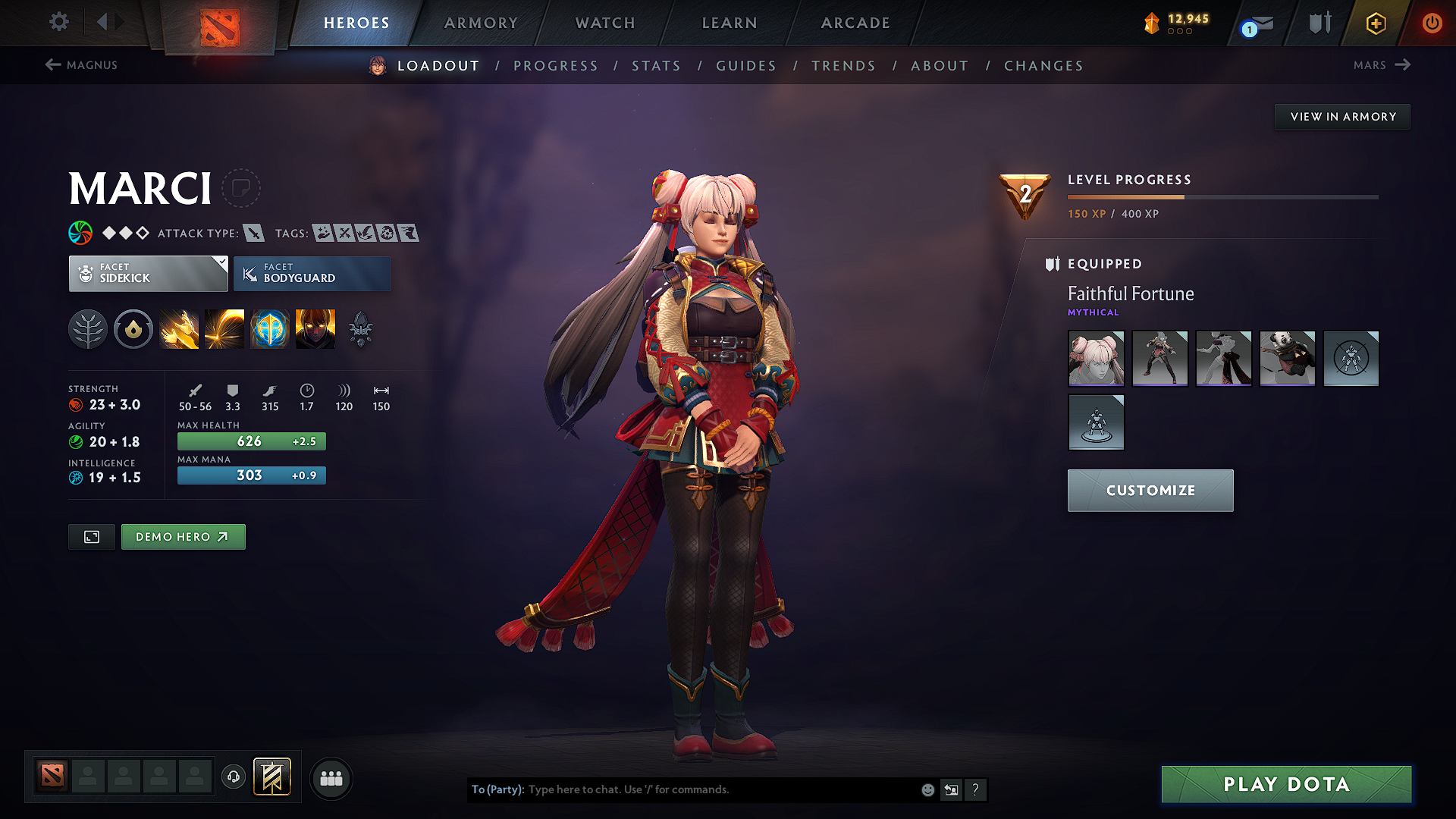Viewport: 1456px width, 819px height.
Task: Click Marci's innate ability droplet icon
Action: tap(133, 328)
